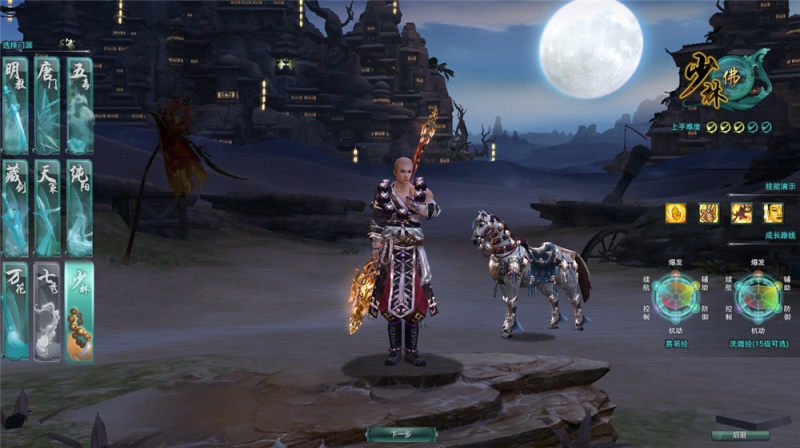Select the 洗髓经 growth path chart
The image size is (800, 448).
click(x=758, y=298)
